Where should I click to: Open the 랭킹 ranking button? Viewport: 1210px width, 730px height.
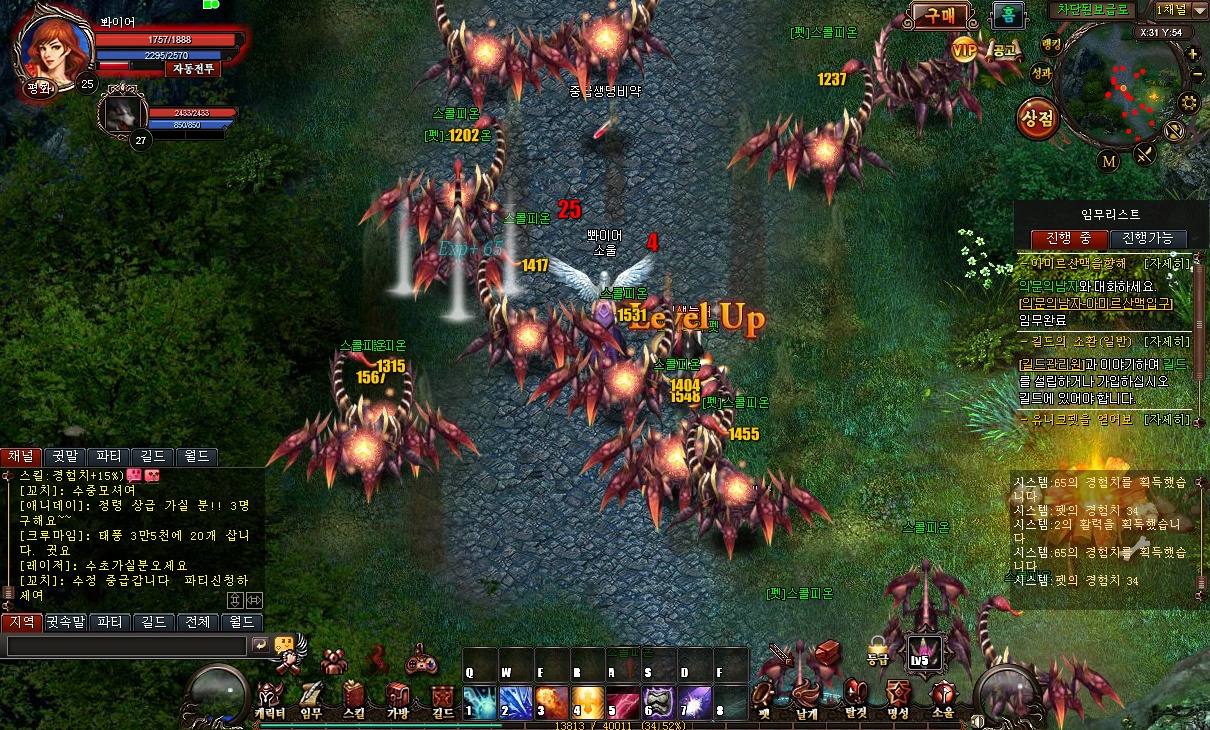[1050, 44]
